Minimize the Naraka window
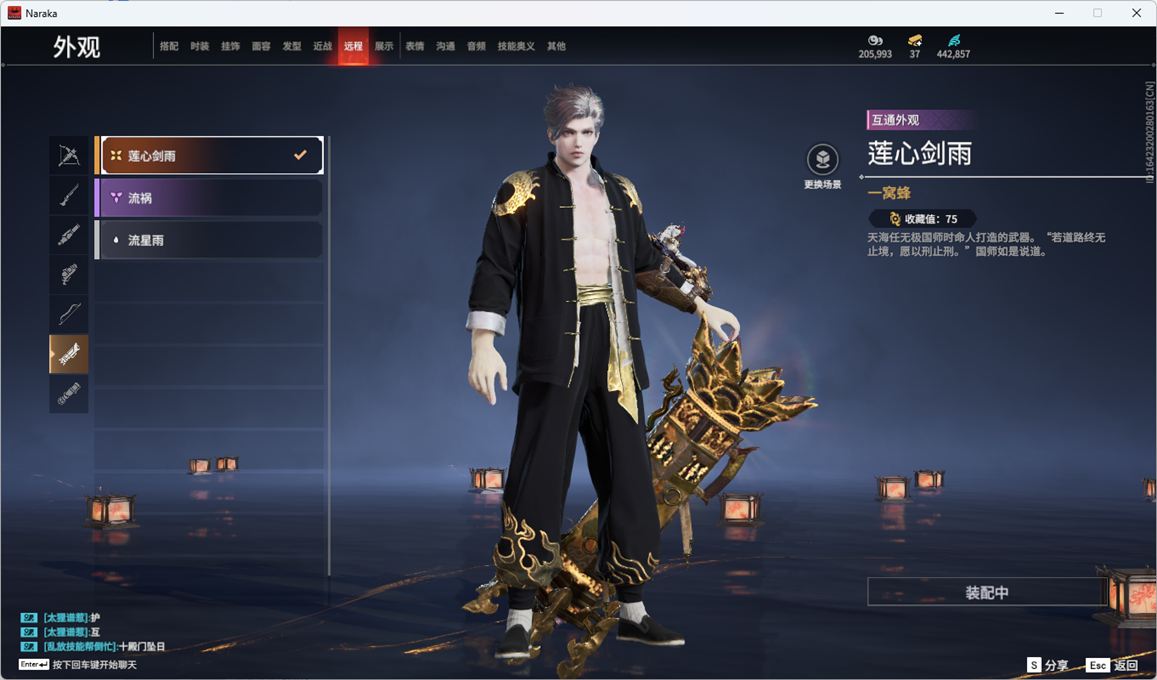The height and width of the screenshot is (680, 1157). 1059,13
